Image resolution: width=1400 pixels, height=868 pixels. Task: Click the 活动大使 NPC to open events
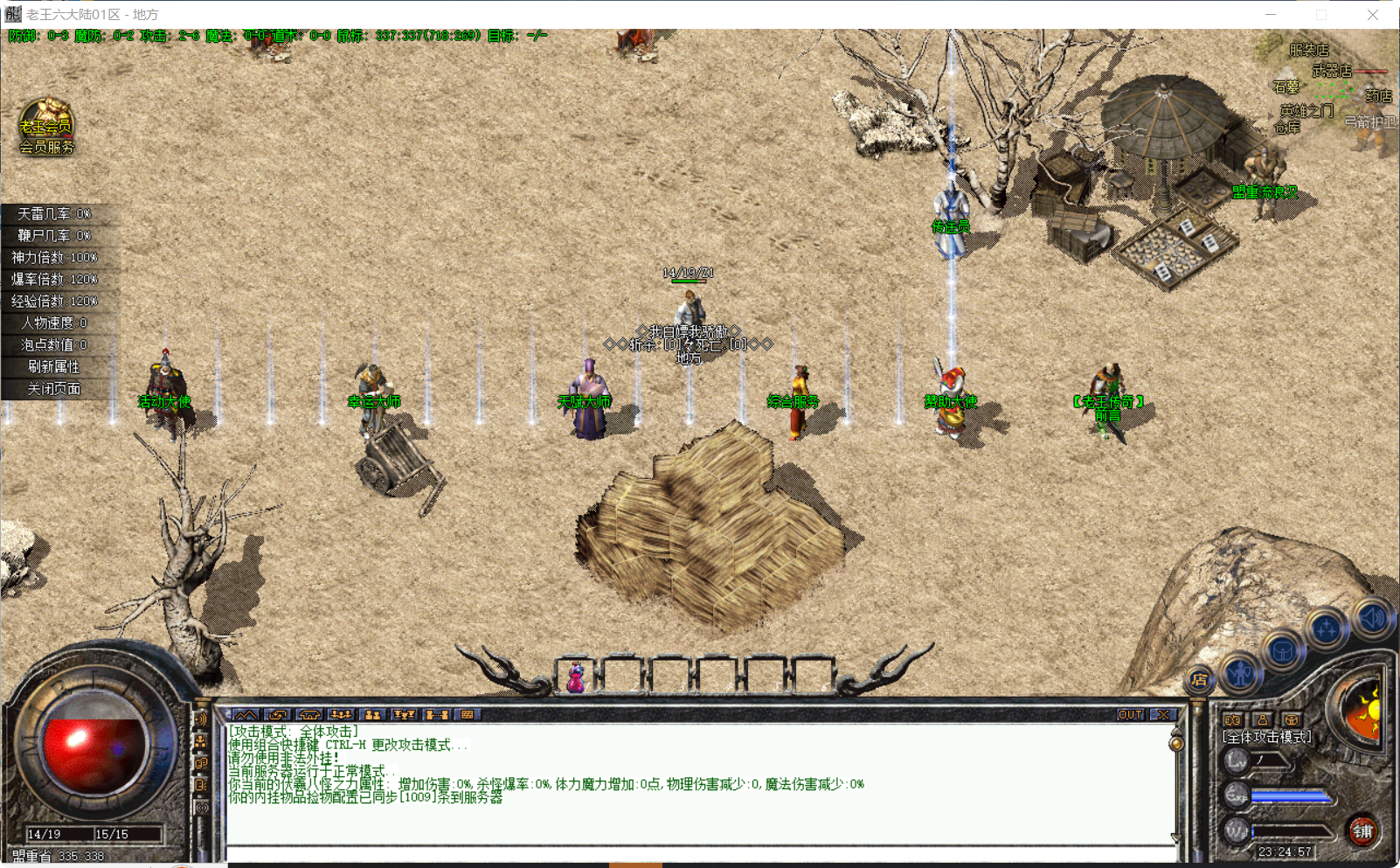coord(166,385)
